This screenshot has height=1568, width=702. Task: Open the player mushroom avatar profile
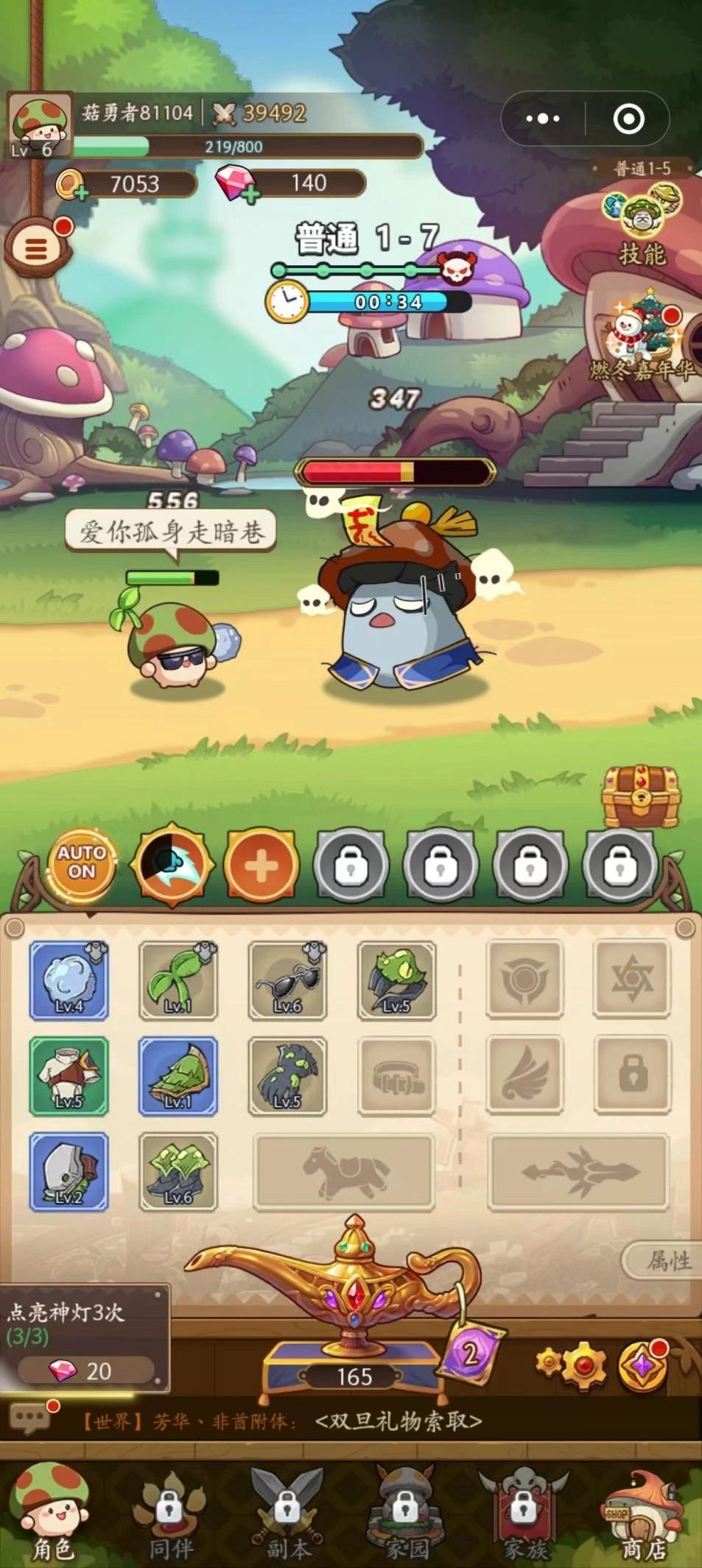click(x=41, y=124)
